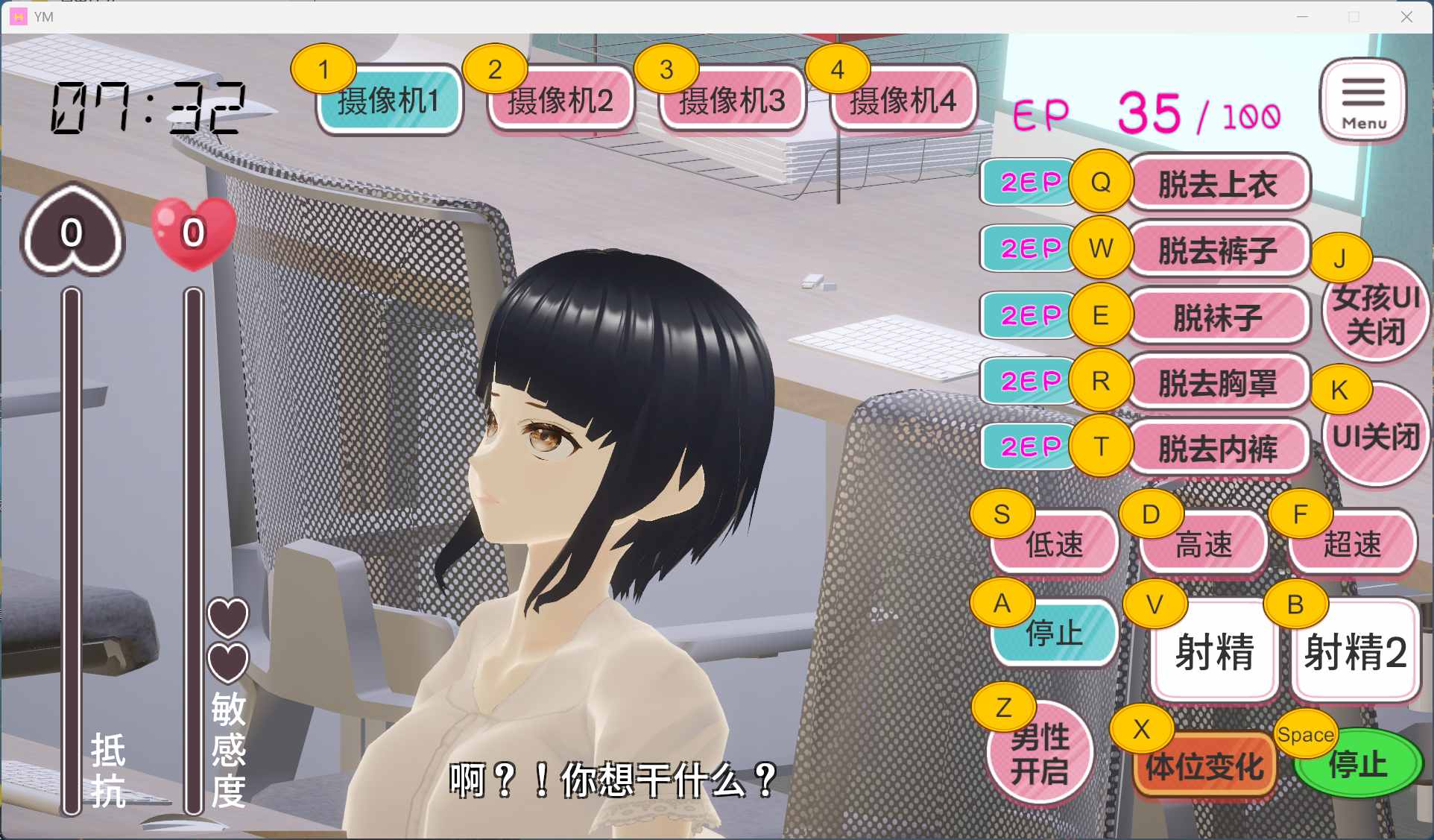Click the dark resistance heart counter
Image resolution: width=1434 pixels, height=840 pixels.
[x=70, y=233]
